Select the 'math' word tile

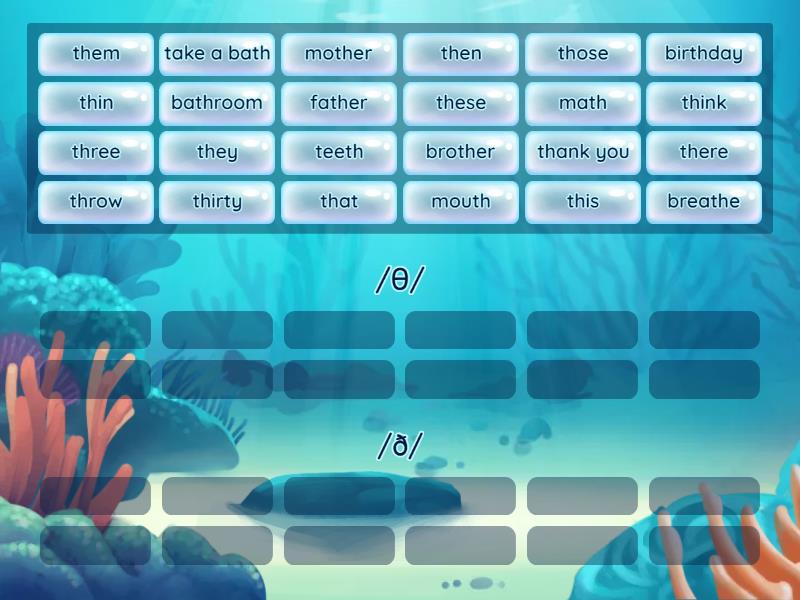(583, 103)
